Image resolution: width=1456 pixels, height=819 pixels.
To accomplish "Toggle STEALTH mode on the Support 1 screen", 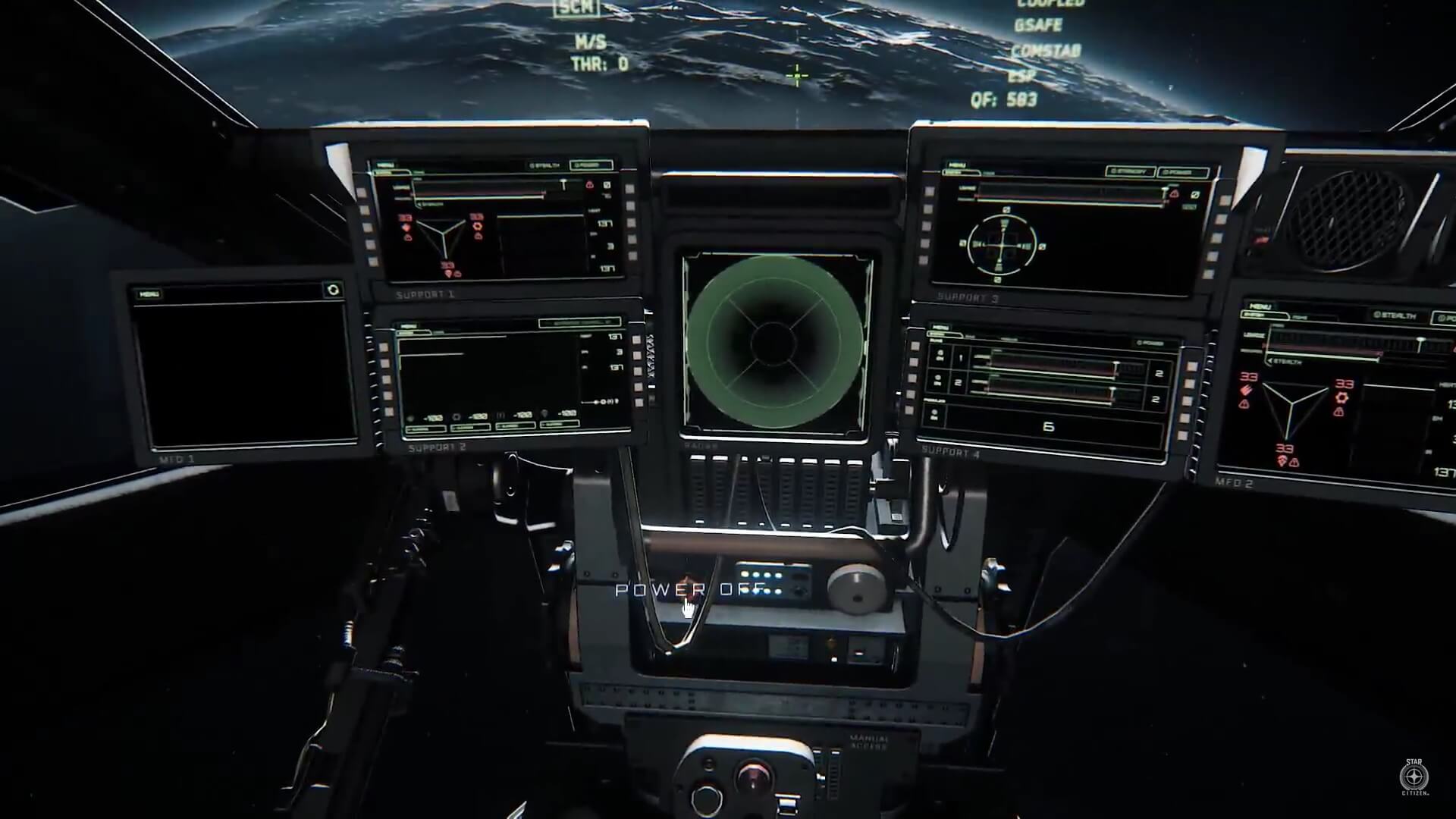I will [544, 165].
